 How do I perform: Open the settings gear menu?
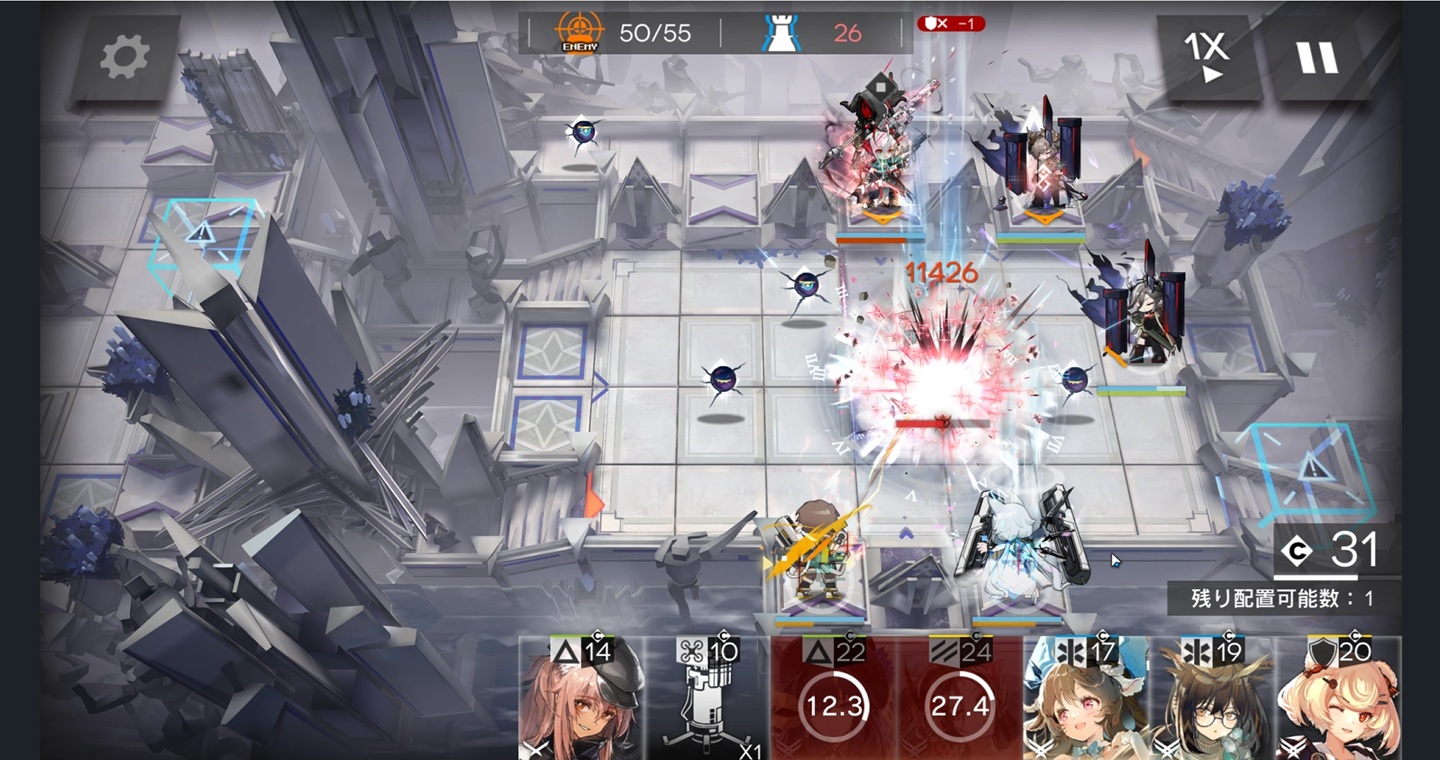(125, 59)
